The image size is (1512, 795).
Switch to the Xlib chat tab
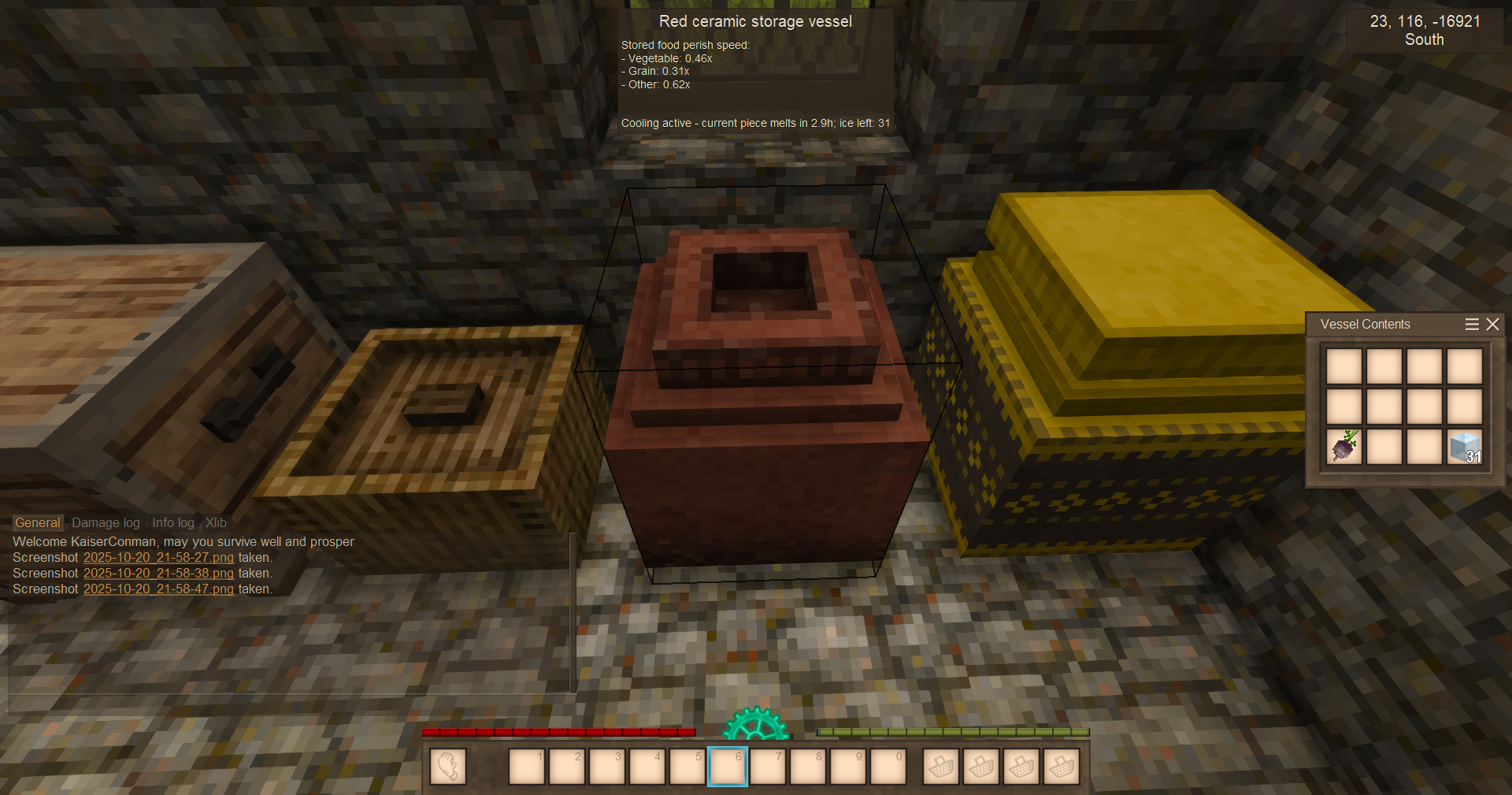tap(216, 523)
